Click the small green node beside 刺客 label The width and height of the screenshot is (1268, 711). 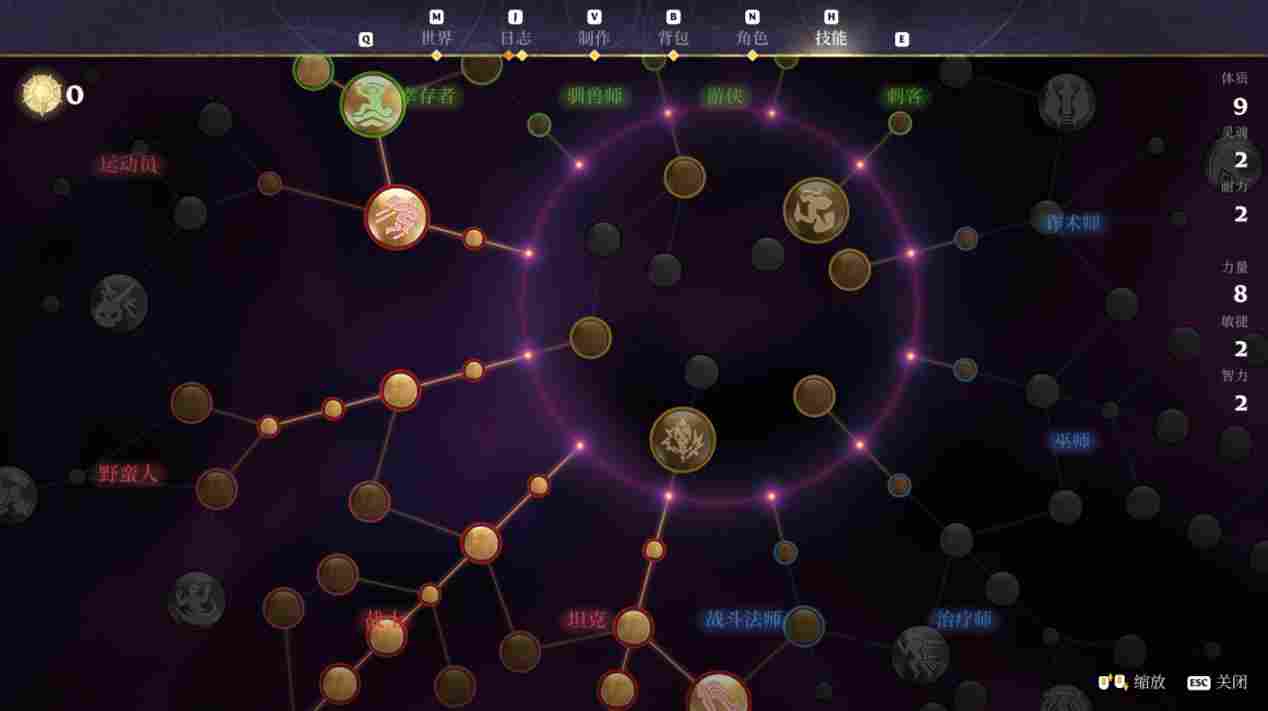900,123
